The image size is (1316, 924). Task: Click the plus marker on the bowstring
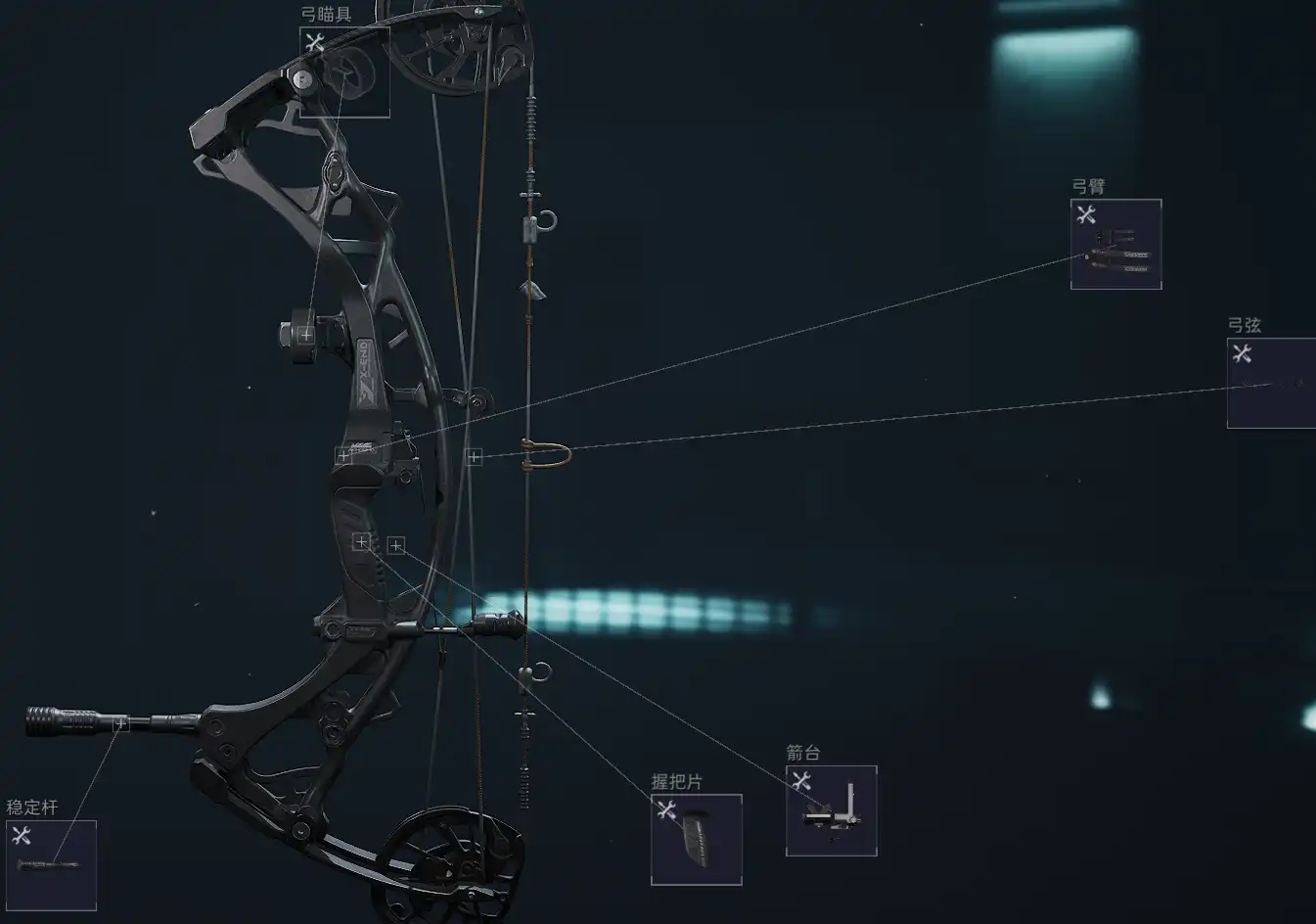pos(474,457)
